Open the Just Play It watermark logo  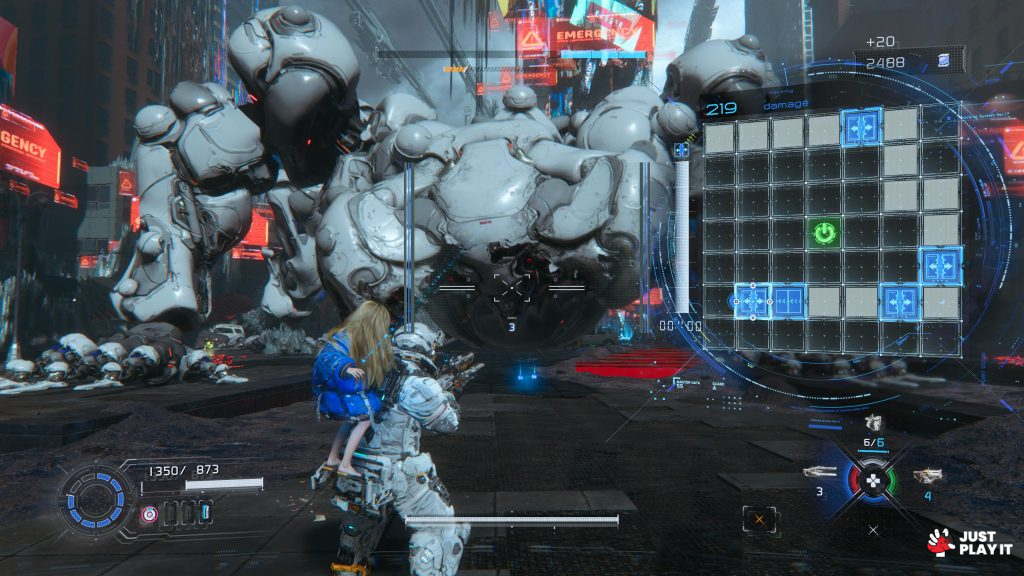pyautogui.click(x=959, y=542)
